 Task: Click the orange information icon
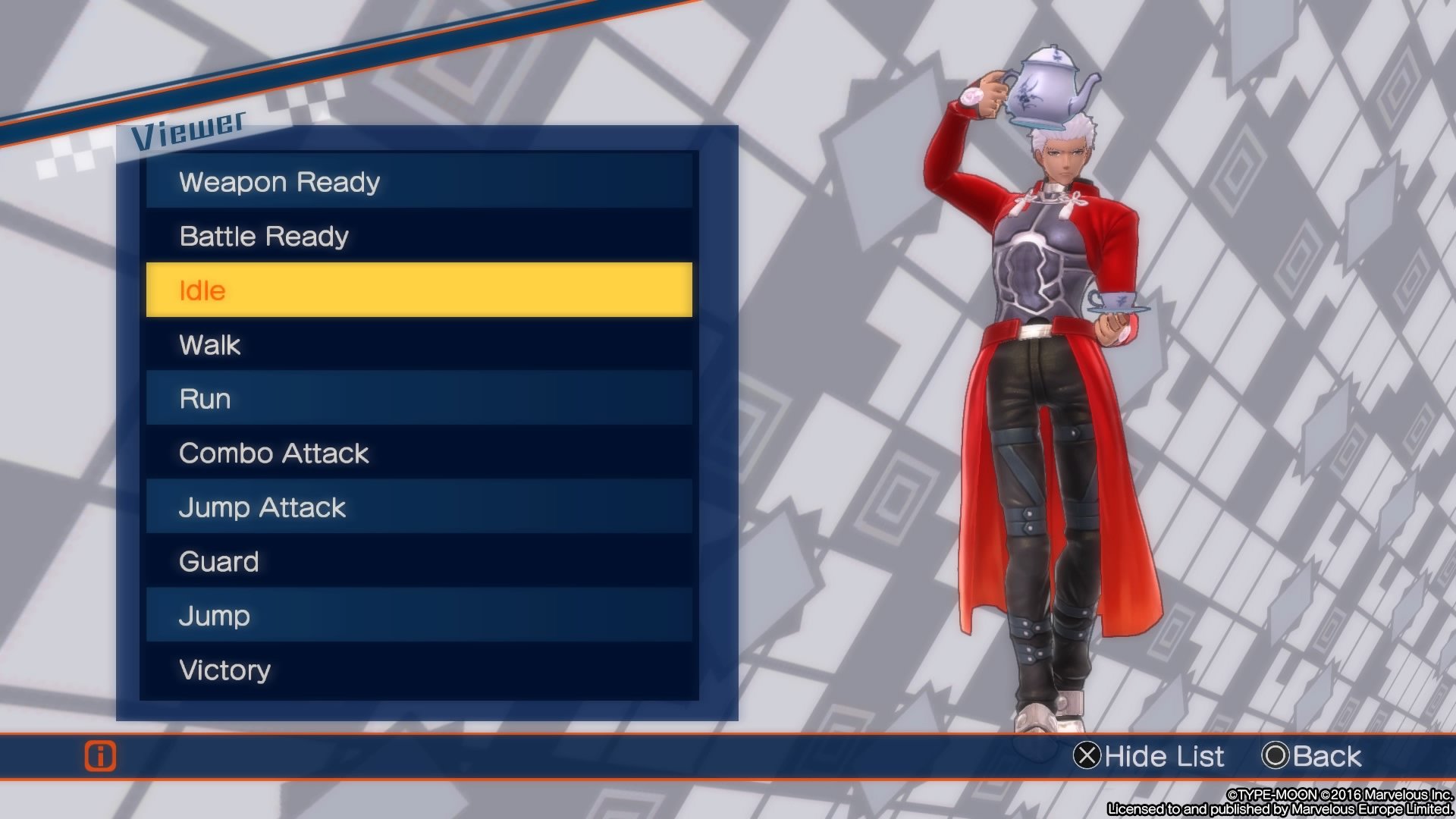coord(102,755)
